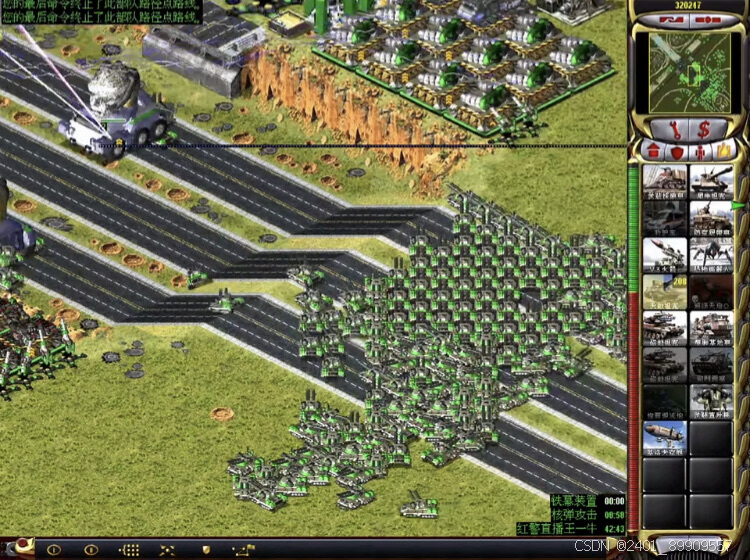This screenshot has height=560, width=750.
Task: Select the winged robot unit cameo
Action: coord(711,399)
